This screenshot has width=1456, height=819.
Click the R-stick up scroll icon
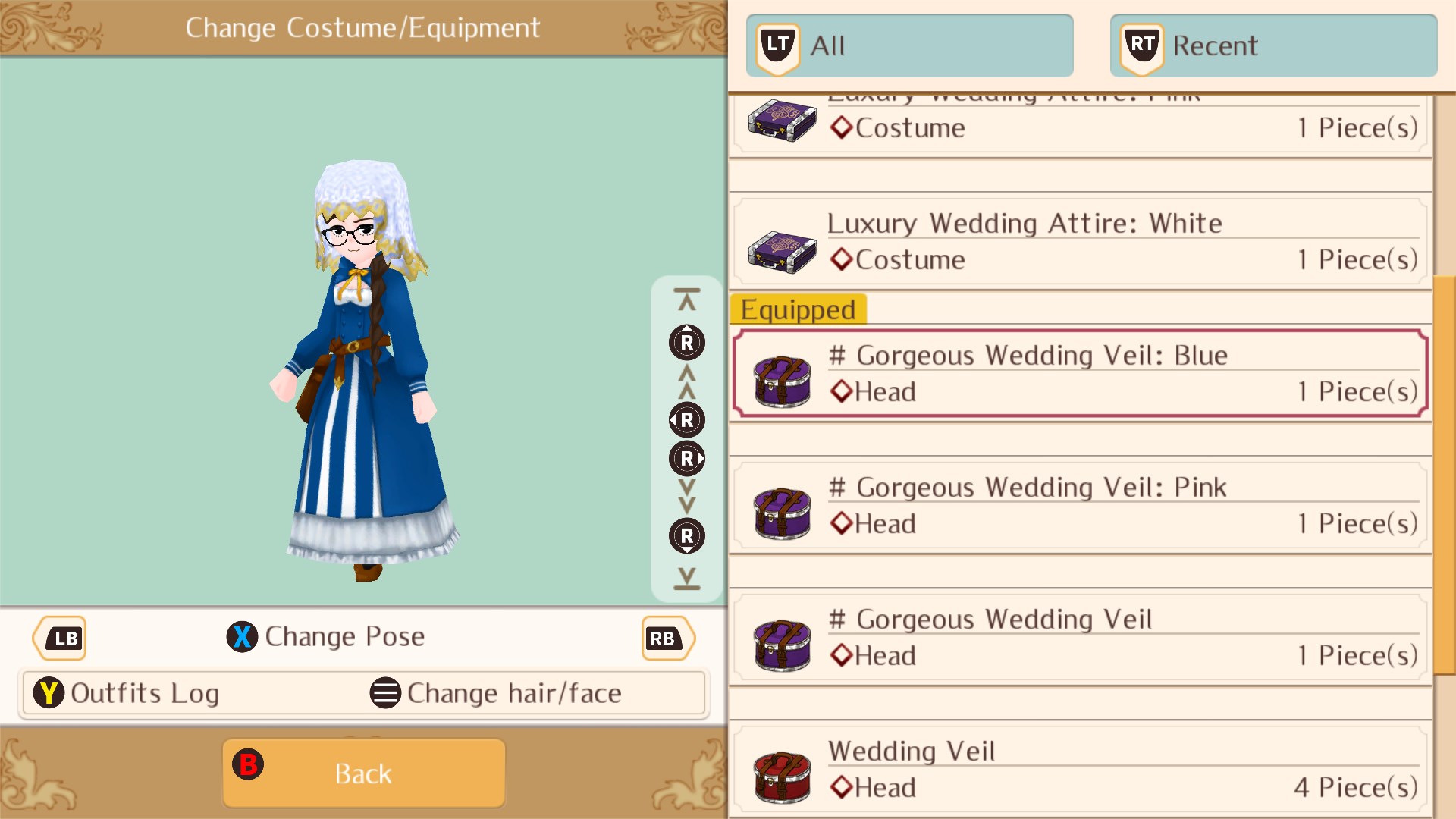tap(686, 343)
